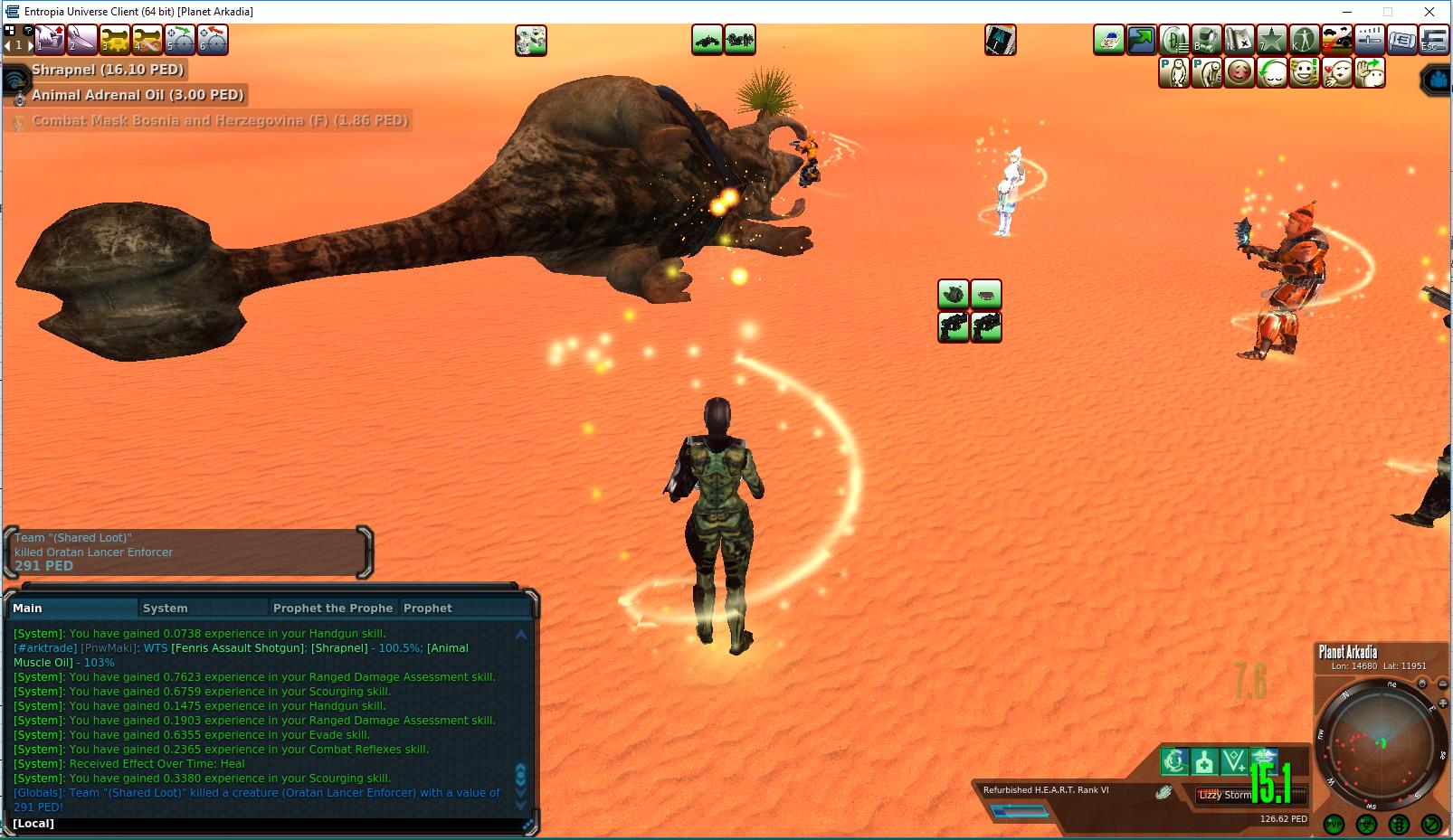The height and width of the screenshot is (840, 1453).
Task: Click the Shrapnel loot entry
Action: pyautogui.click(x=108, y=70)
